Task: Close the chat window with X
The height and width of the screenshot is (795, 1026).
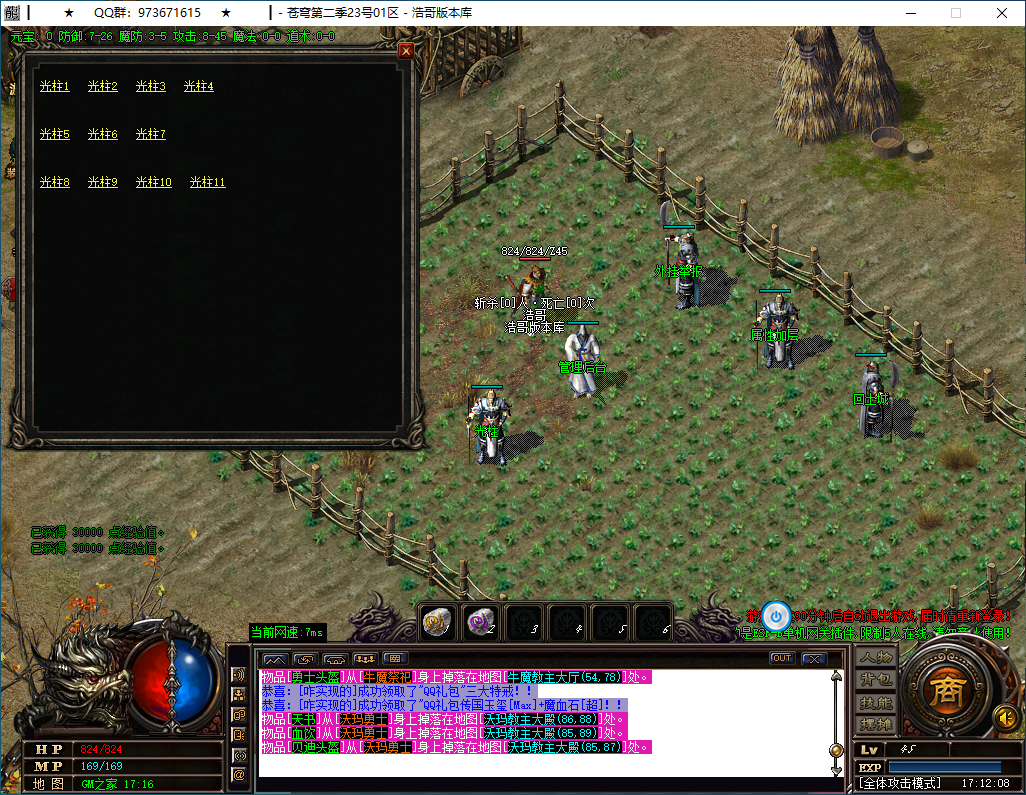Action: [814, 658]
